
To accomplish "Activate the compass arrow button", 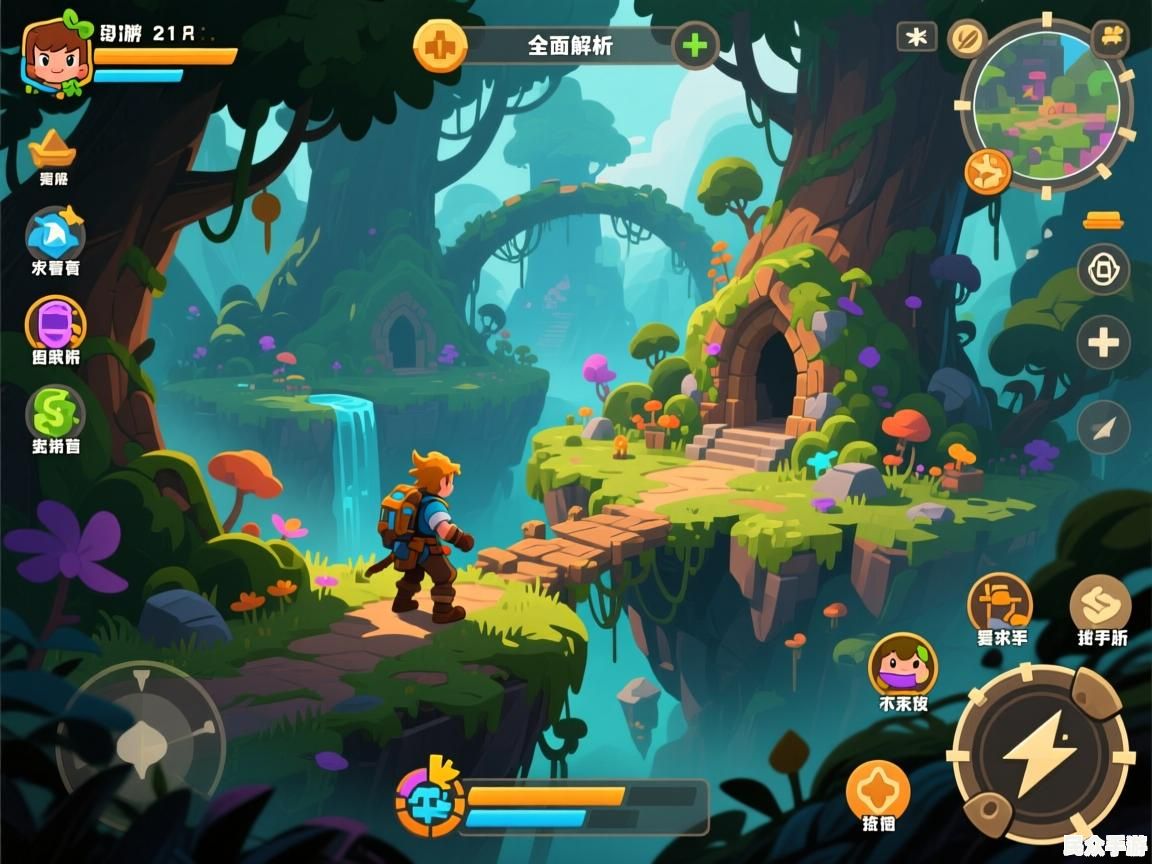I will click(1103, 428).
